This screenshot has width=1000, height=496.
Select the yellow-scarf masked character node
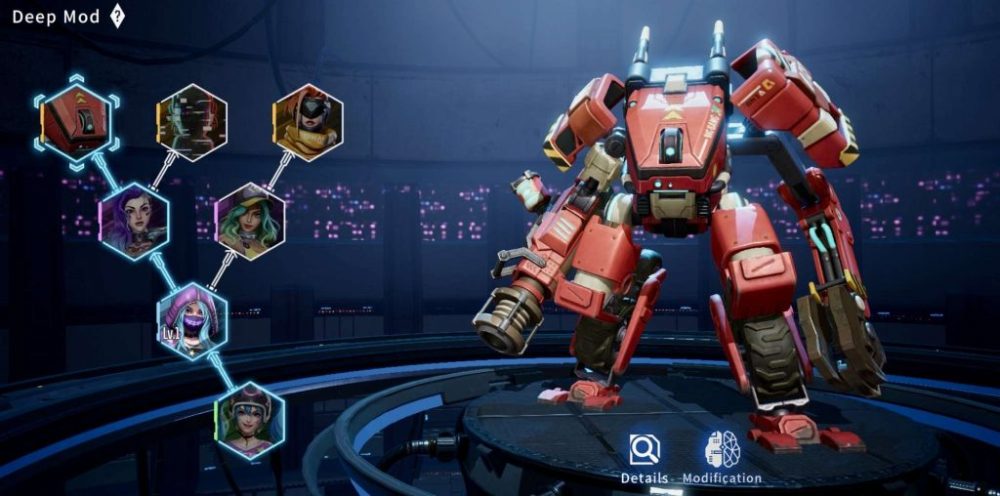point(308,123)
